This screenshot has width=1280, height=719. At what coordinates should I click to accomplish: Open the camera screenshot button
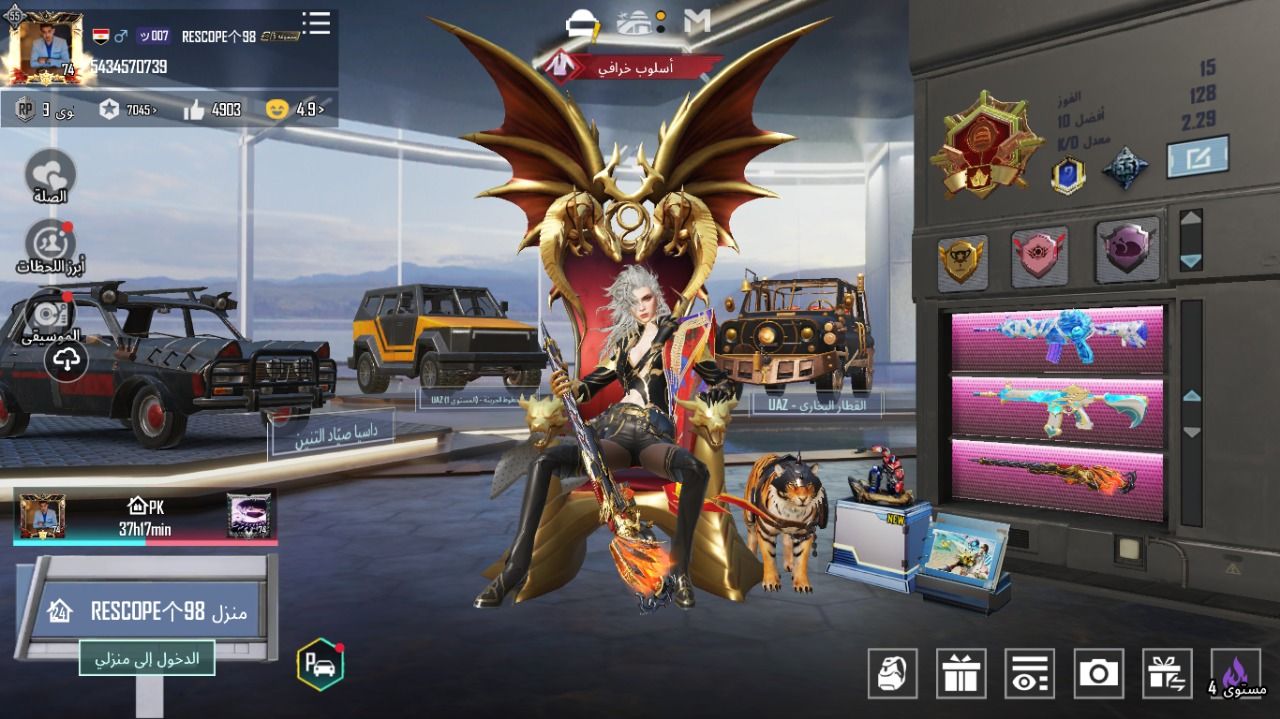click(1098, 673)
